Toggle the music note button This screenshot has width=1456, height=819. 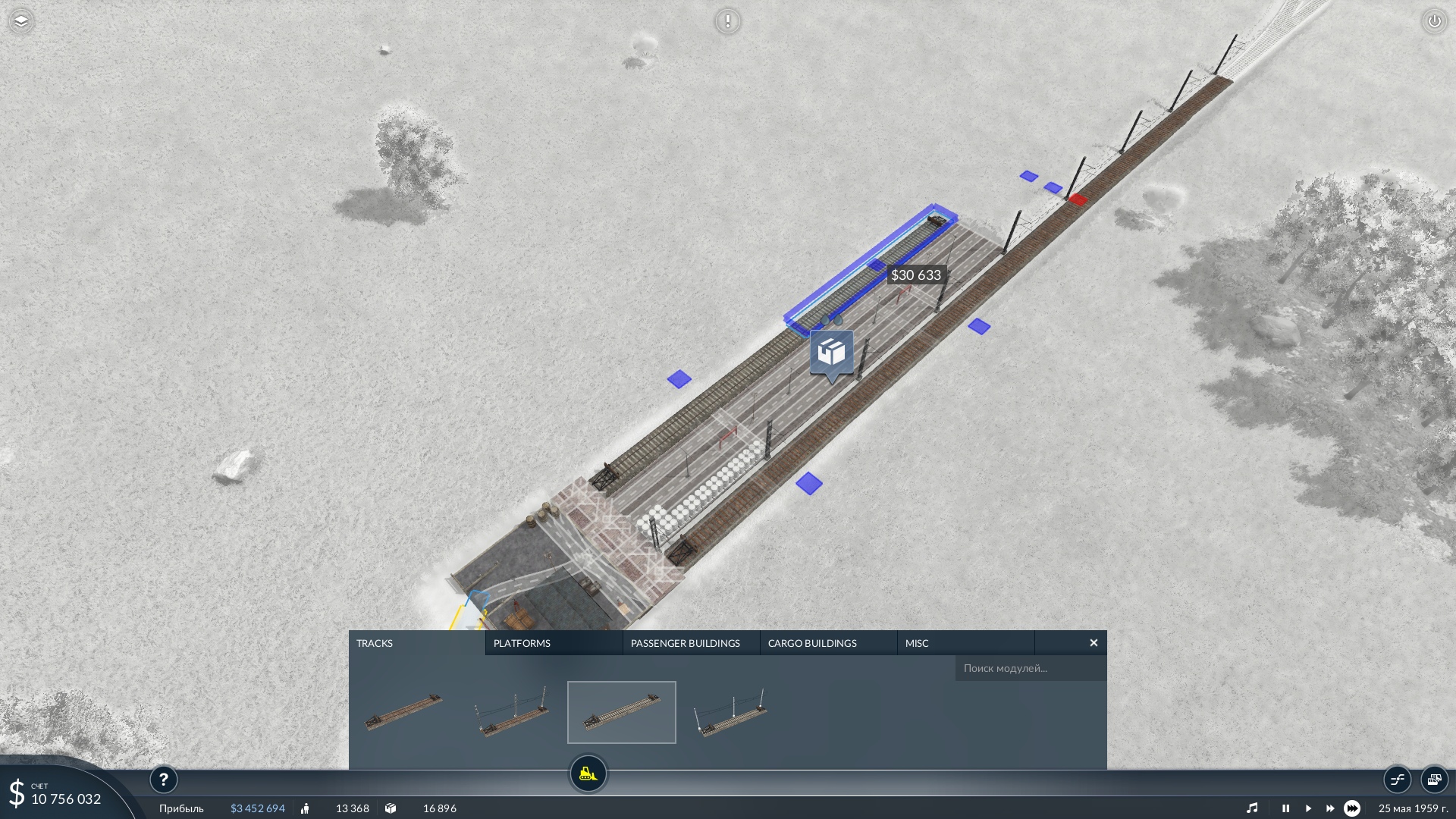point(1252,808)
